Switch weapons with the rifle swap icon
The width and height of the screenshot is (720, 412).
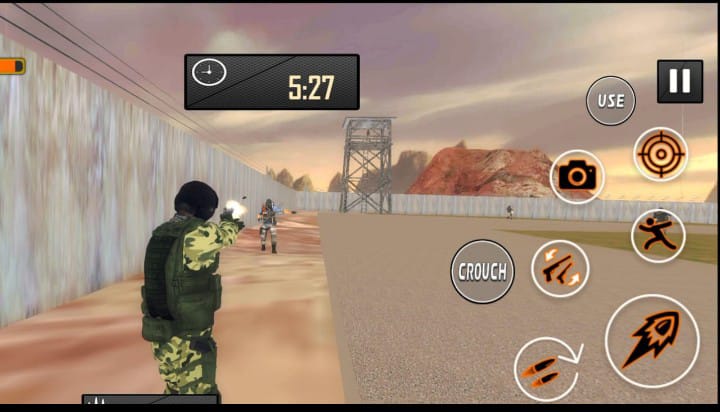point(560,268)
